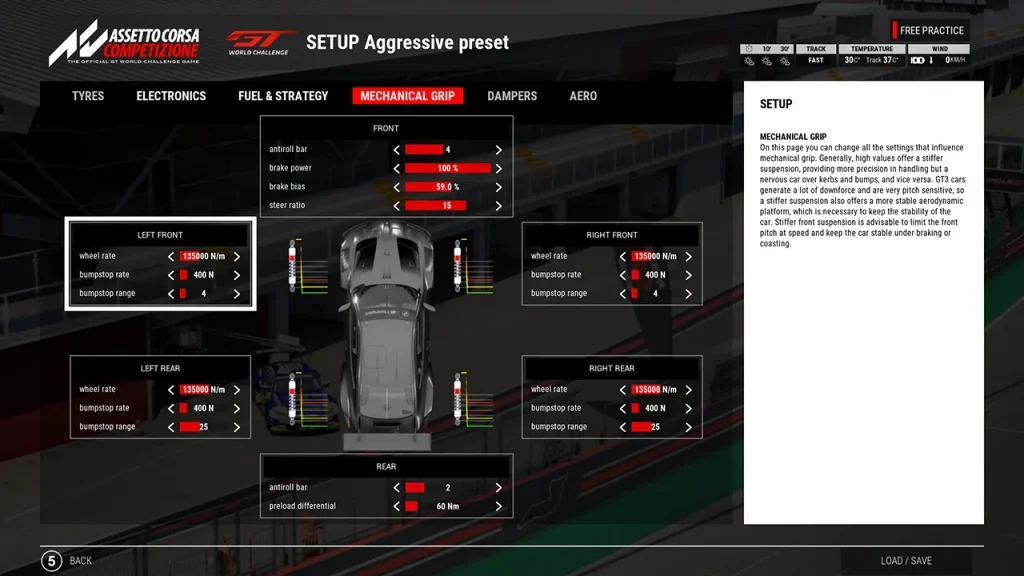Open the Load / Save setup menu
Viewport: 1024px width, 576px height.
pos(905,561)
